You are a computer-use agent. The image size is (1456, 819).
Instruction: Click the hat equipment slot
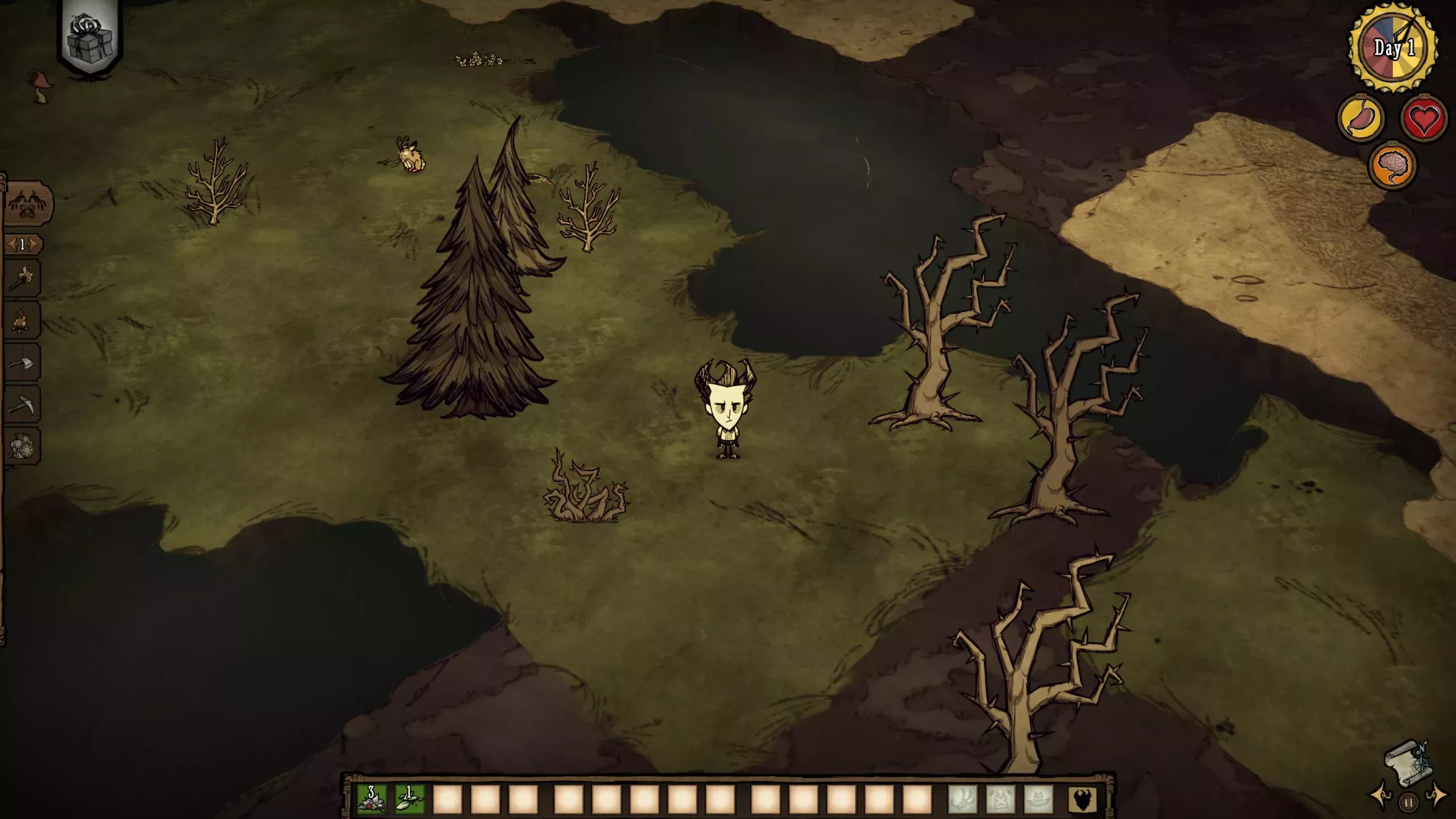point(1039,799)
